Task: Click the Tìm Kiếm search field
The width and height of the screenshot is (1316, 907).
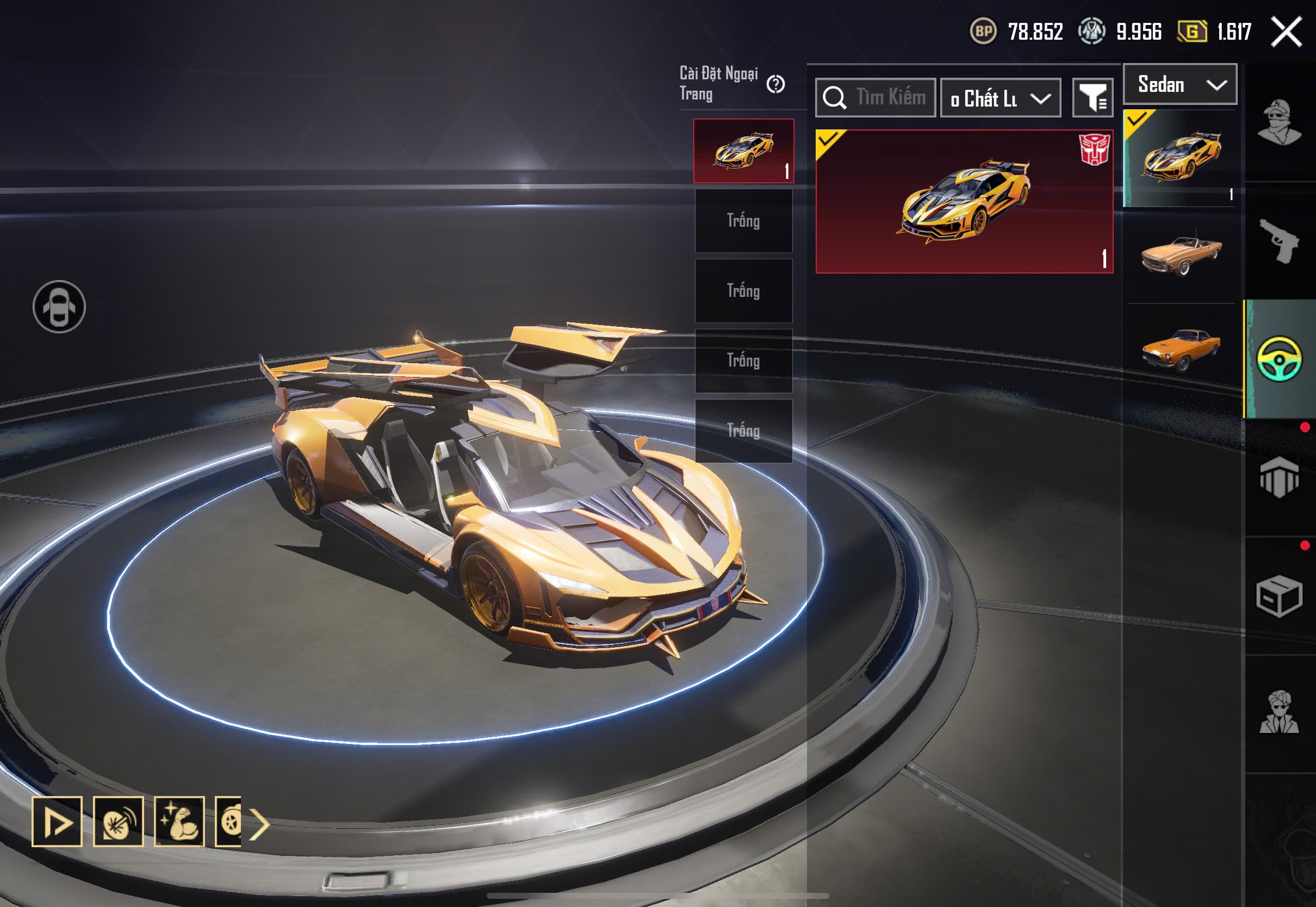Action: pyautogui.click(x=876, y=98)
